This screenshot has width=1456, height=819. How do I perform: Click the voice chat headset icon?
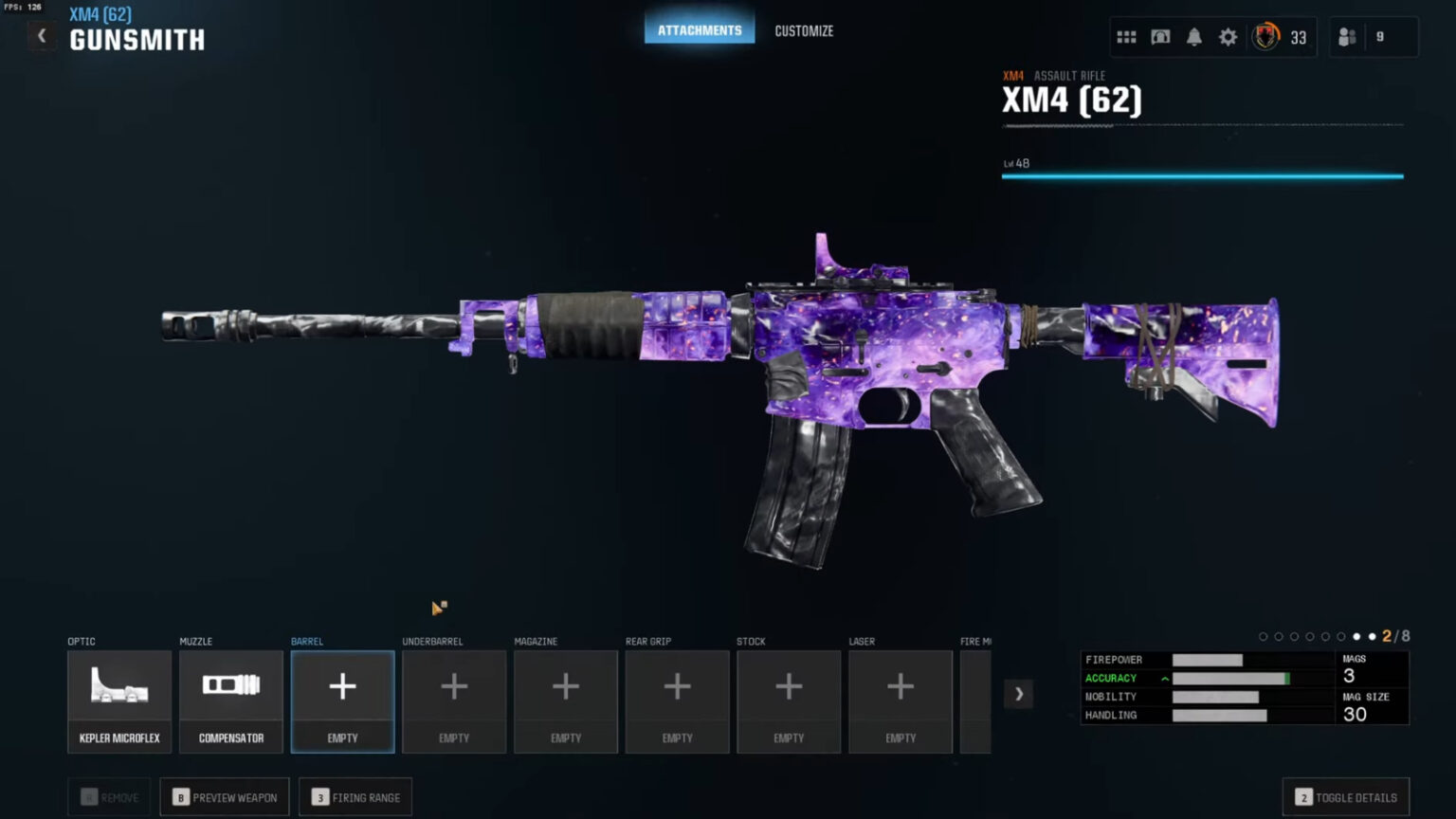[1159, 37]
